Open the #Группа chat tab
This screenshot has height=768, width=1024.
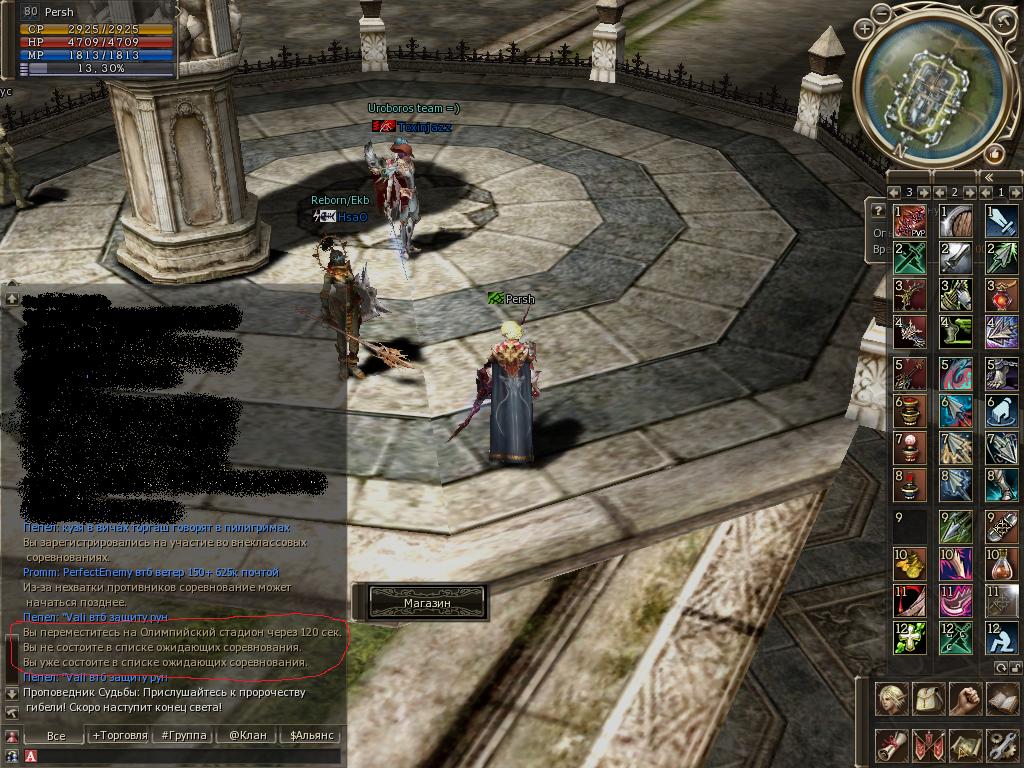click(183, 735)
